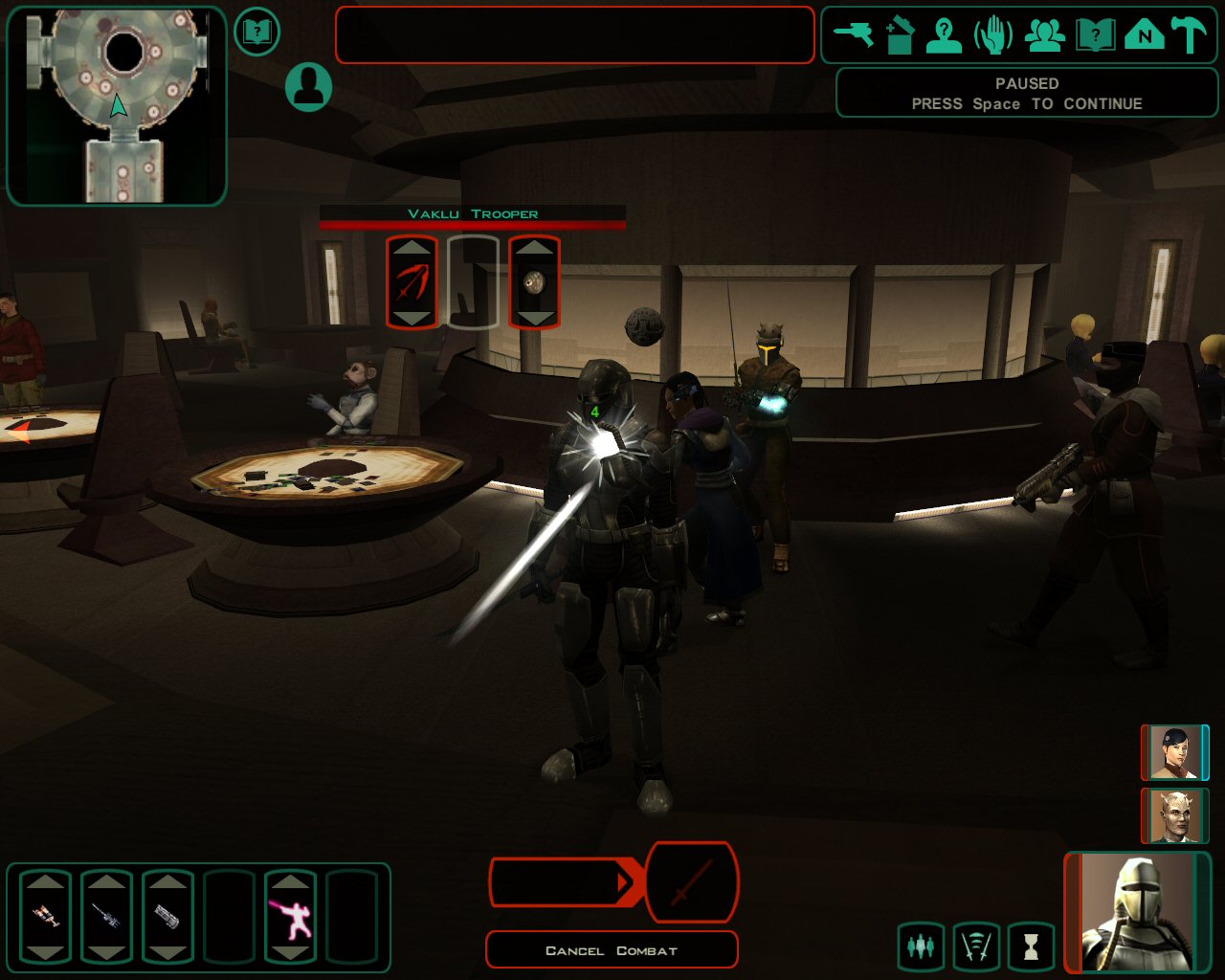Open the party Messages group icon

1045,35
